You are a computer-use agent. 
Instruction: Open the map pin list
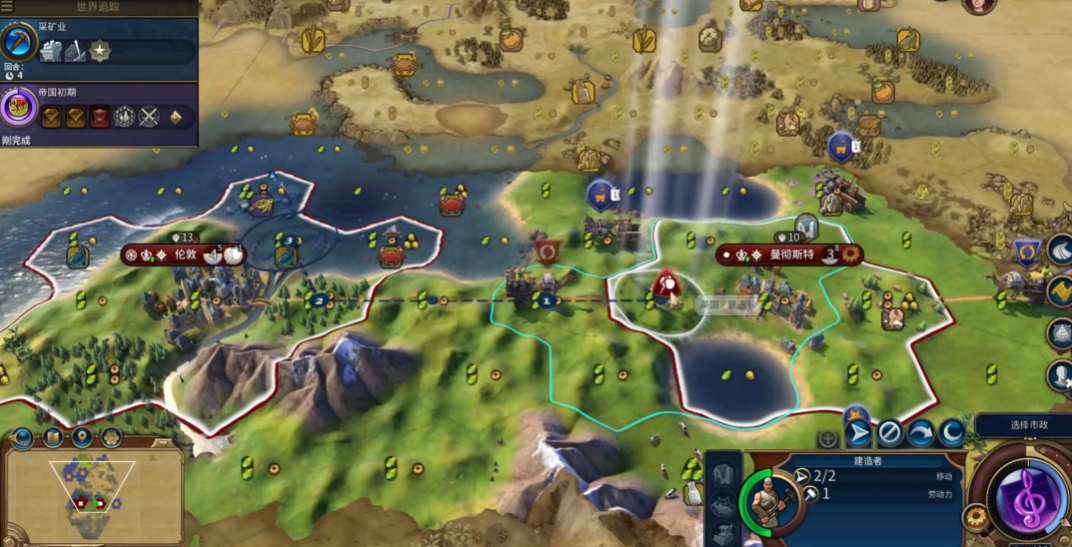coord(83,438)
